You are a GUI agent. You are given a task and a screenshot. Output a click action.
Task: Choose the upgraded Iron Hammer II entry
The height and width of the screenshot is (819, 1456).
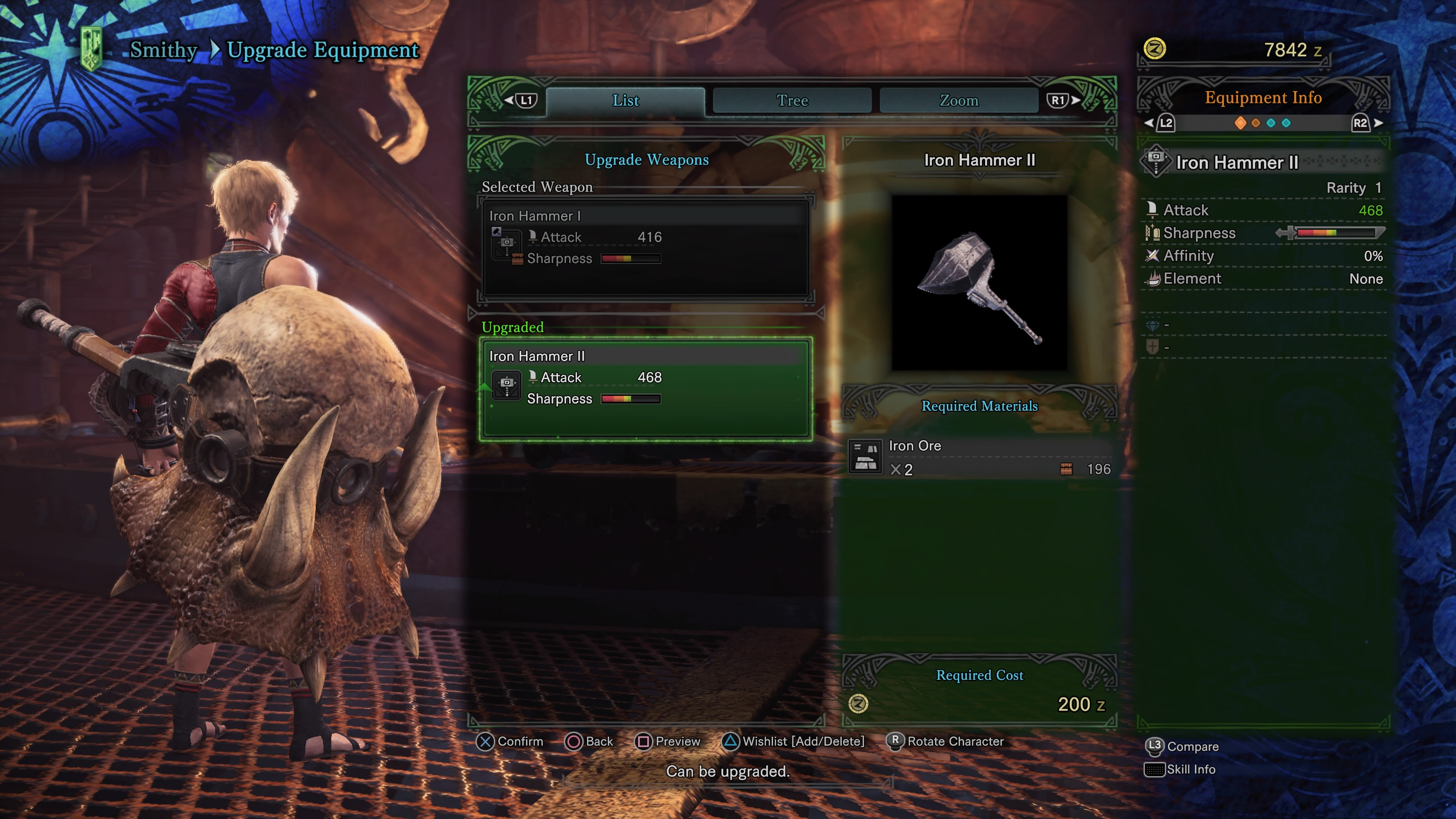(x=645, y=388)
